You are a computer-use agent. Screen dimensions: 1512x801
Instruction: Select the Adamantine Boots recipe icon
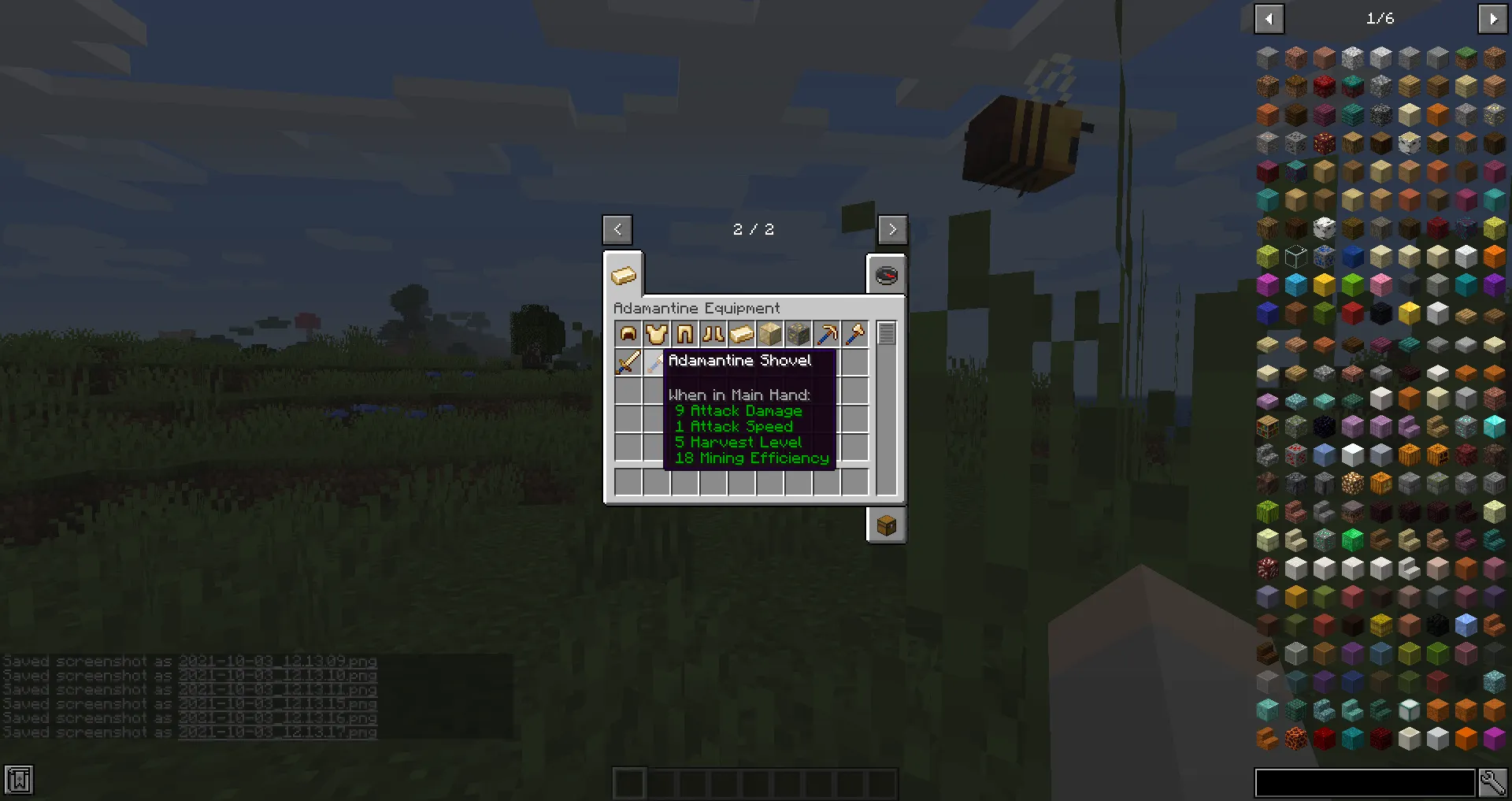click(713, 334)
